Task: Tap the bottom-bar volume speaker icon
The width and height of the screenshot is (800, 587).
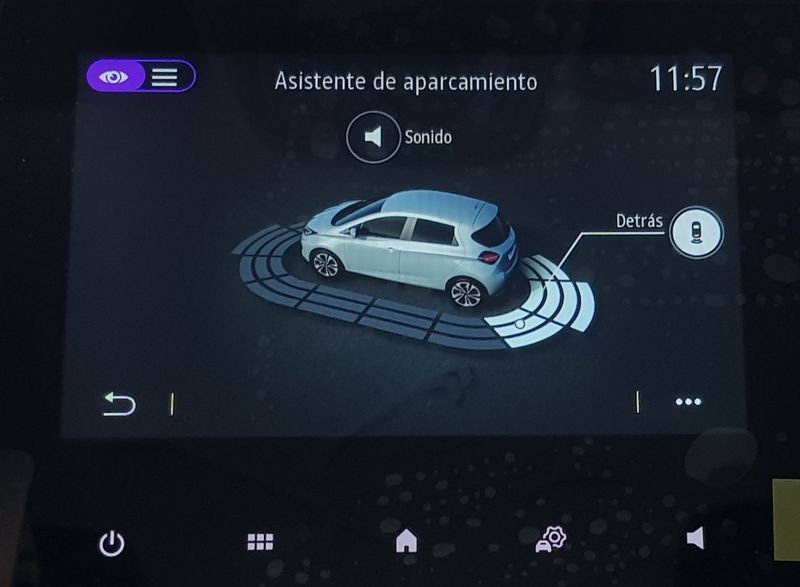Action: click(x=695, y=539)
